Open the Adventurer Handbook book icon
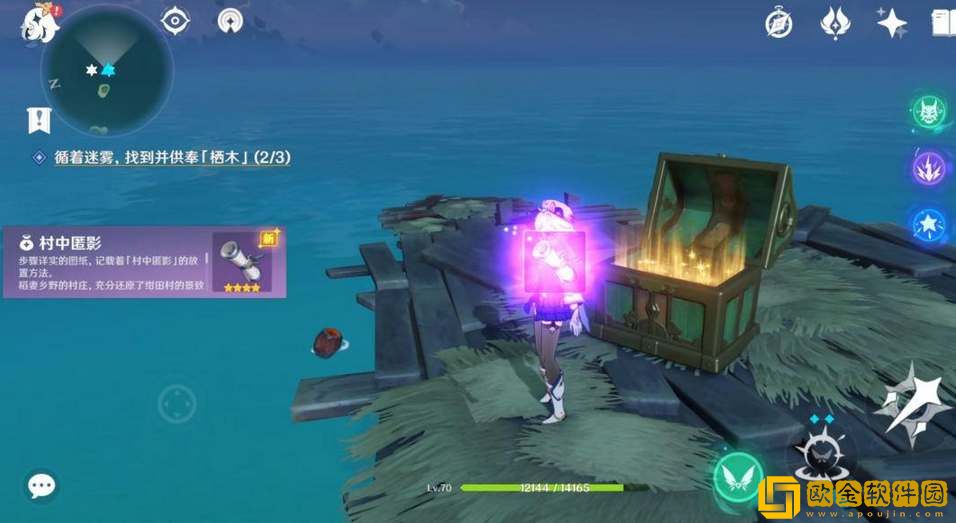 tap(942, 22)
